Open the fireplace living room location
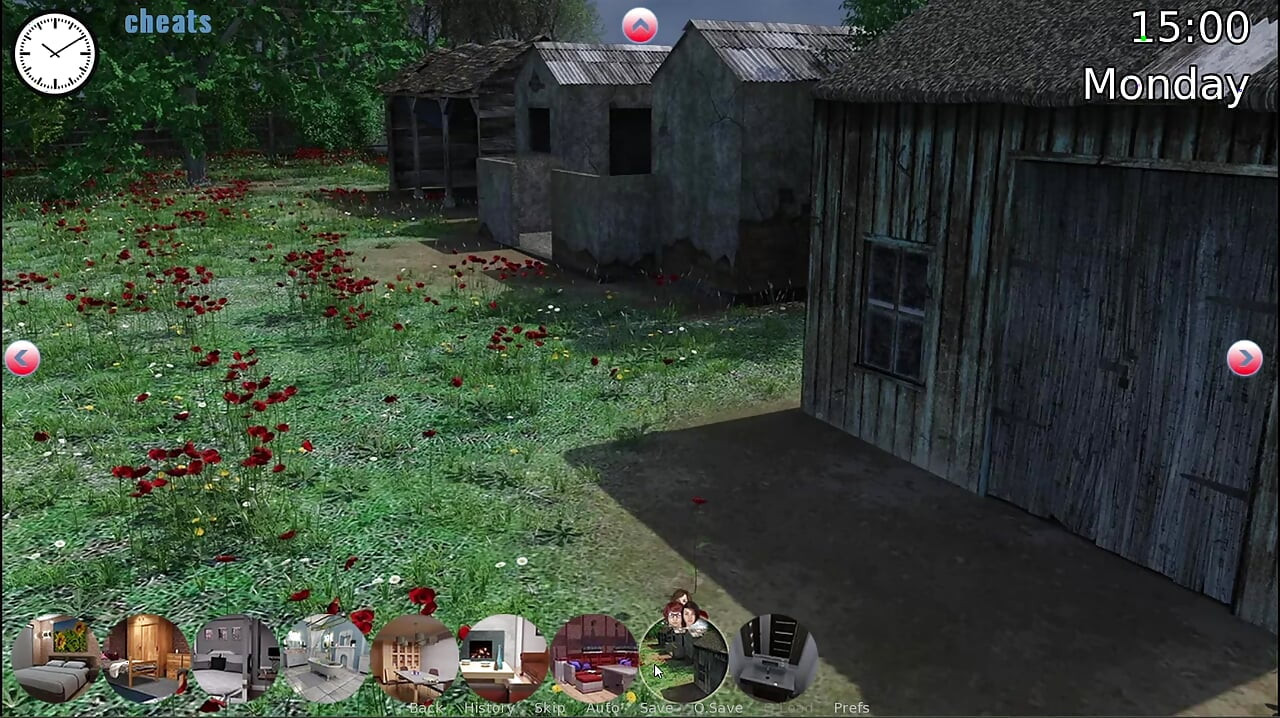This screenshot has height=718, width=1280. 503,657
